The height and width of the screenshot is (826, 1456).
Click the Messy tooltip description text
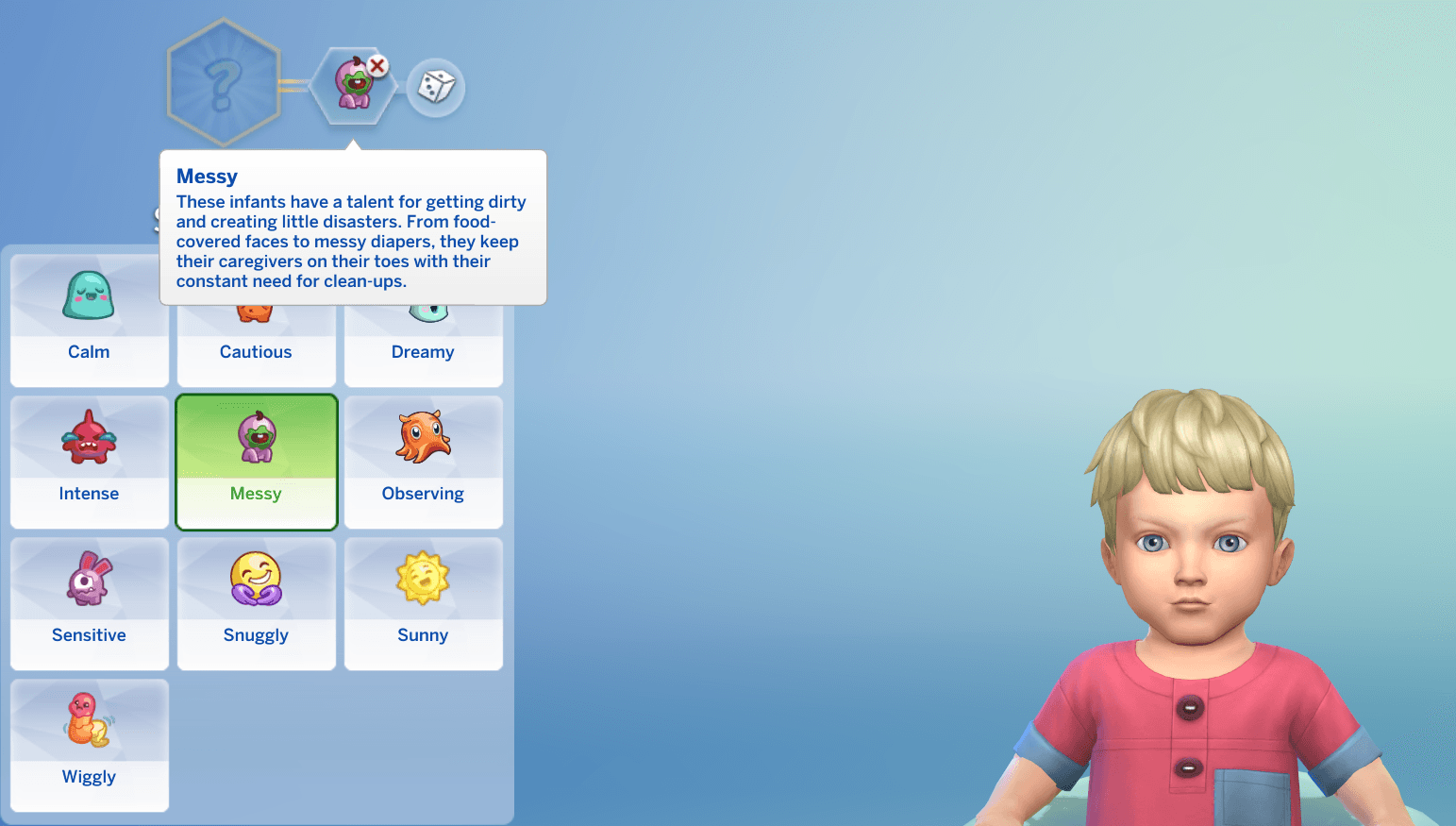(351, 241)
